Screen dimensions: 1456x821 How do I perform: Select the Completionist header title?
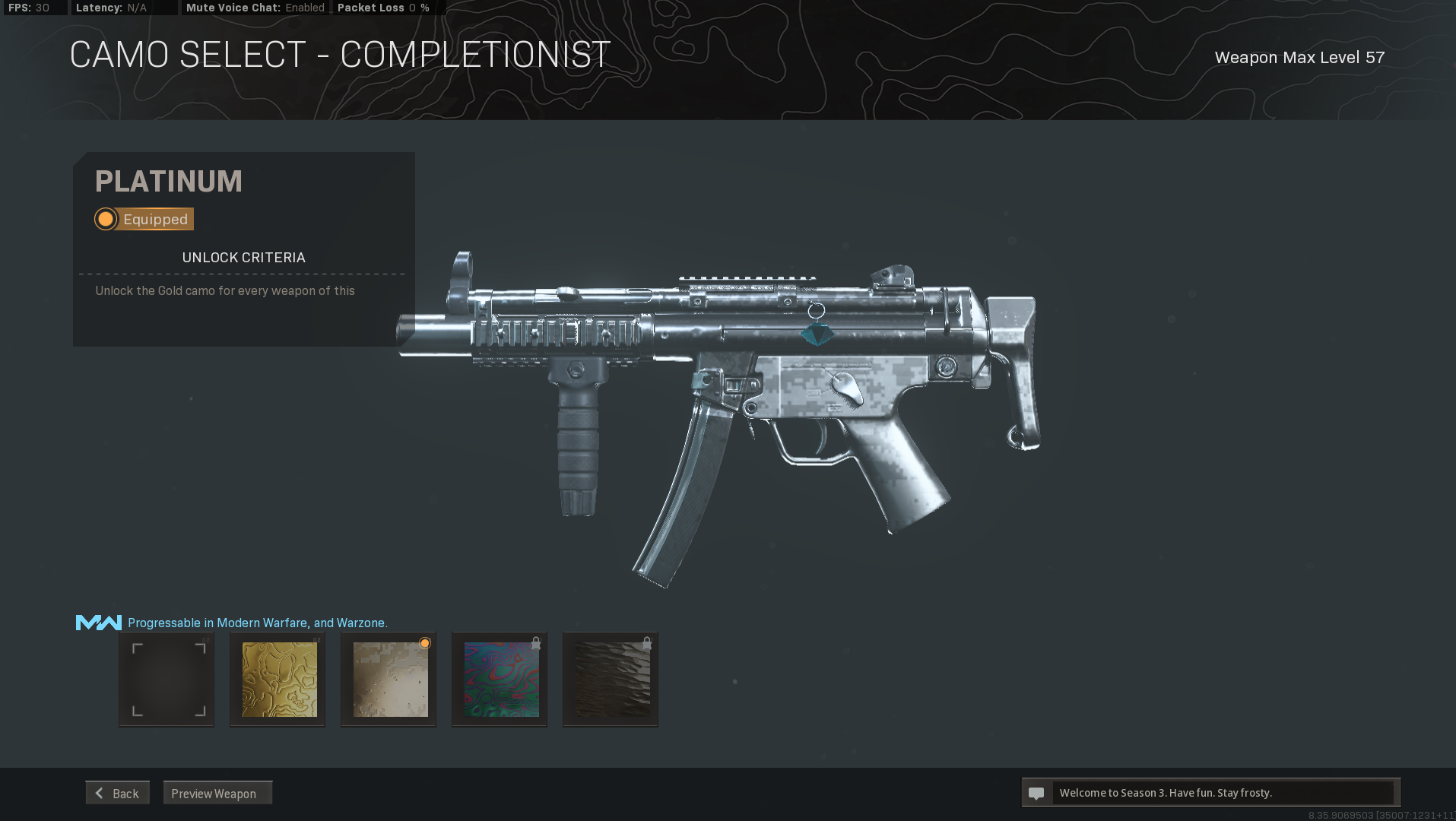coord(339,53)
